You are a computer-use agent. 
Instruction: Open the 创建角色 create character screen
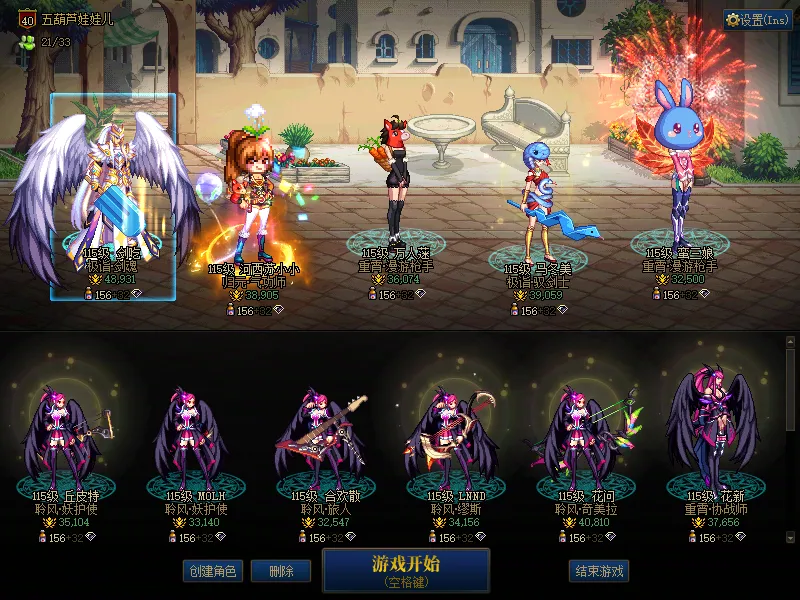[212, 571]
